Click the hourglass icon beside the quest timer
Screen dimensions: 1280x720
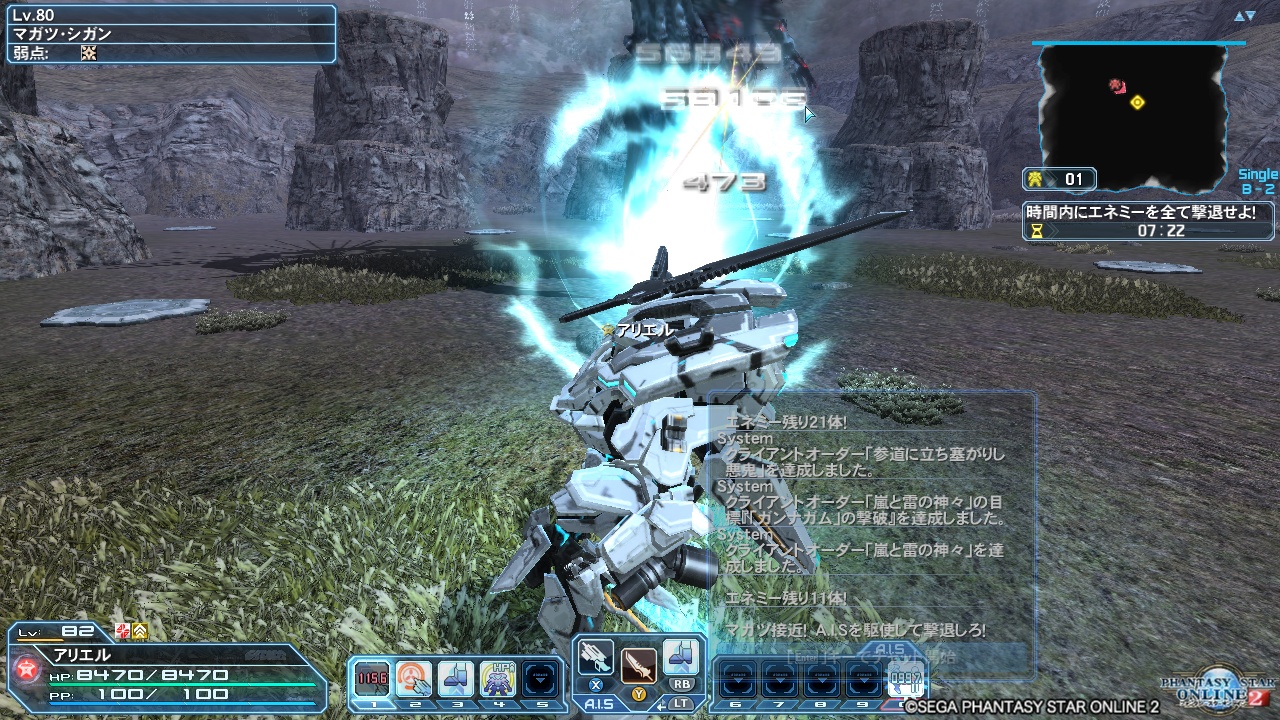tap(1037, 229)
